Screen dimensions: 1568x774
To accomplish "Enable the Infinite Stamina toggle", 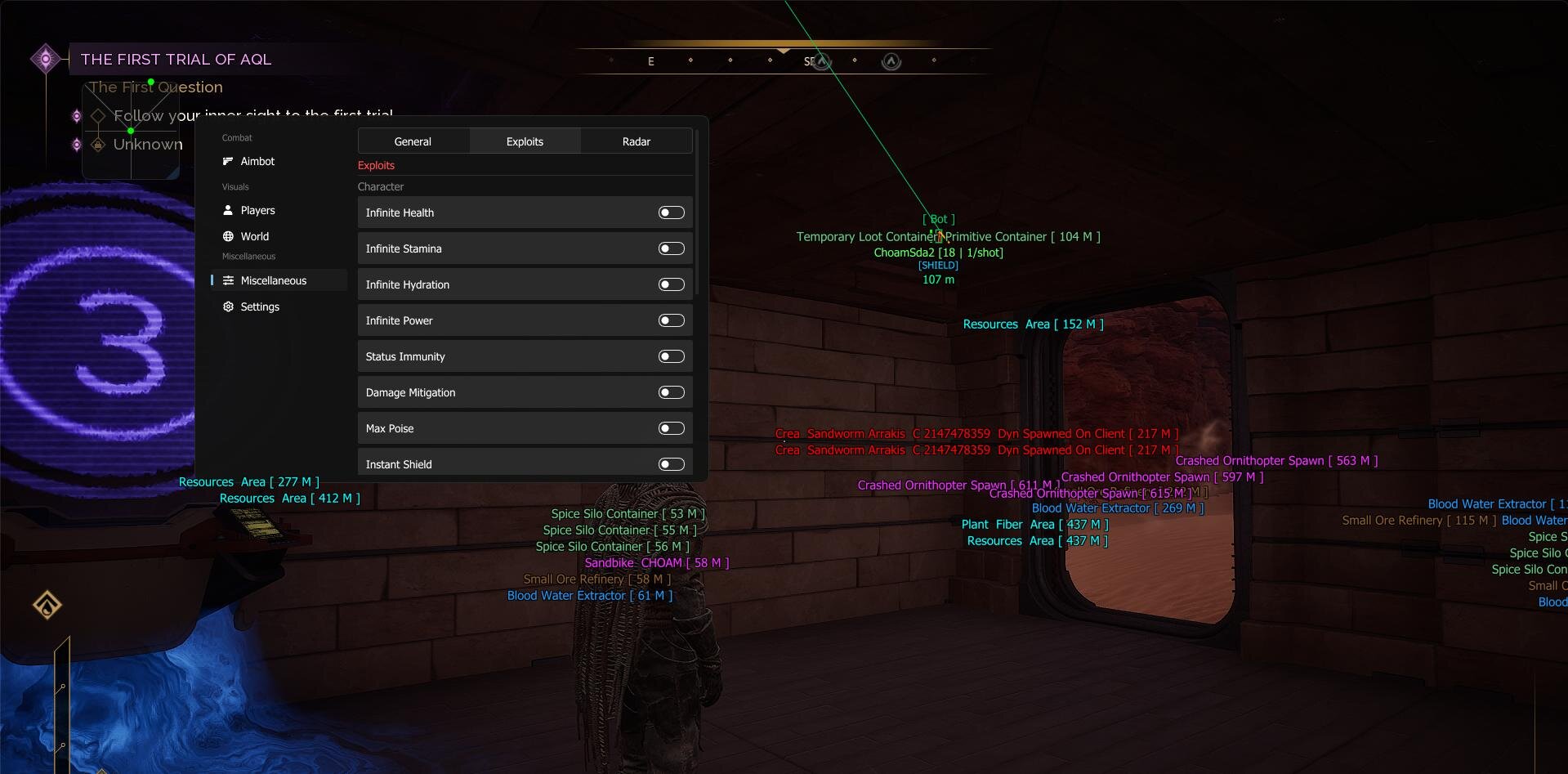I will [671, 248].
